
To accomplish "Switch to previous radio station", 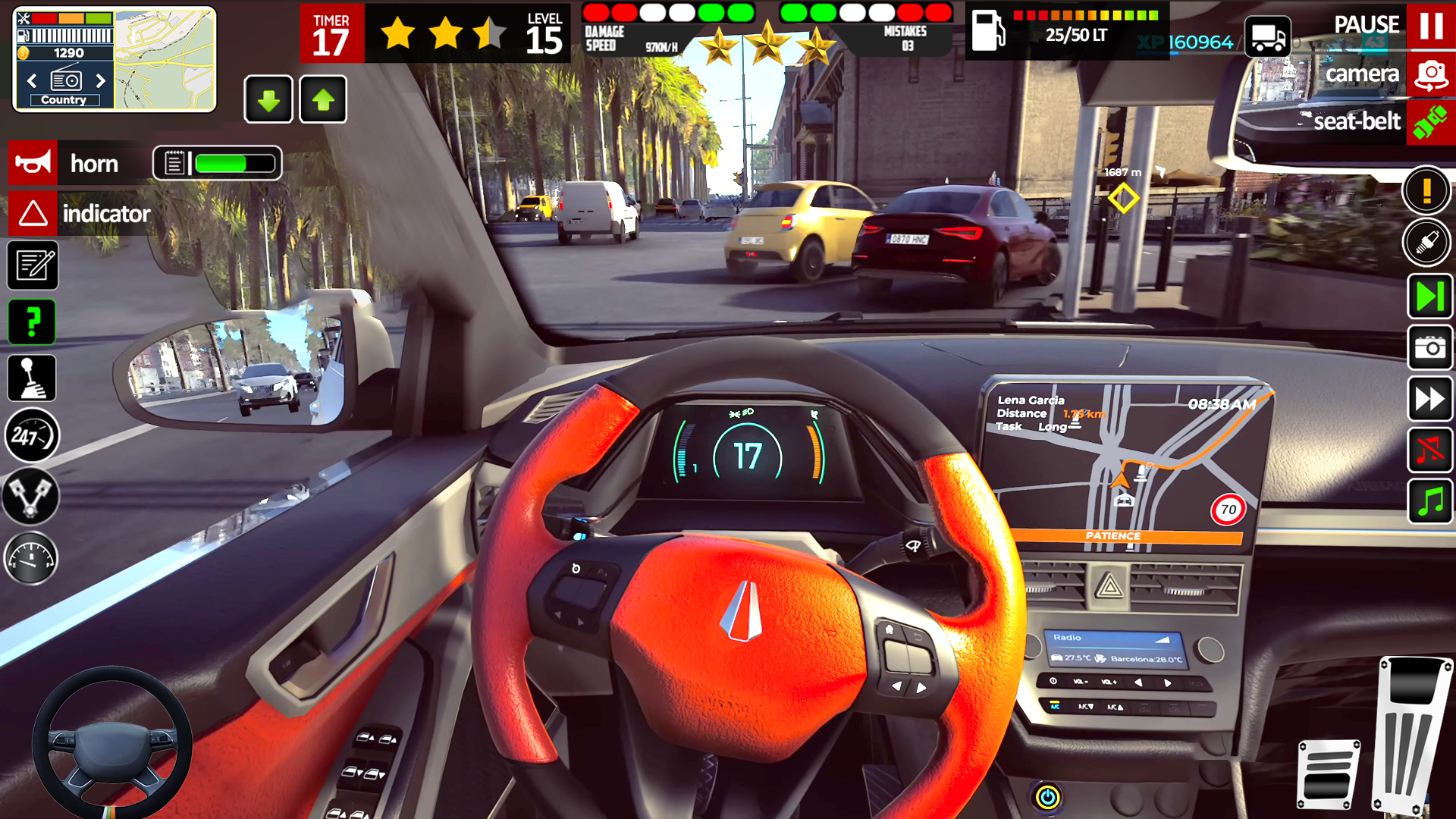I will pos(32,80).
